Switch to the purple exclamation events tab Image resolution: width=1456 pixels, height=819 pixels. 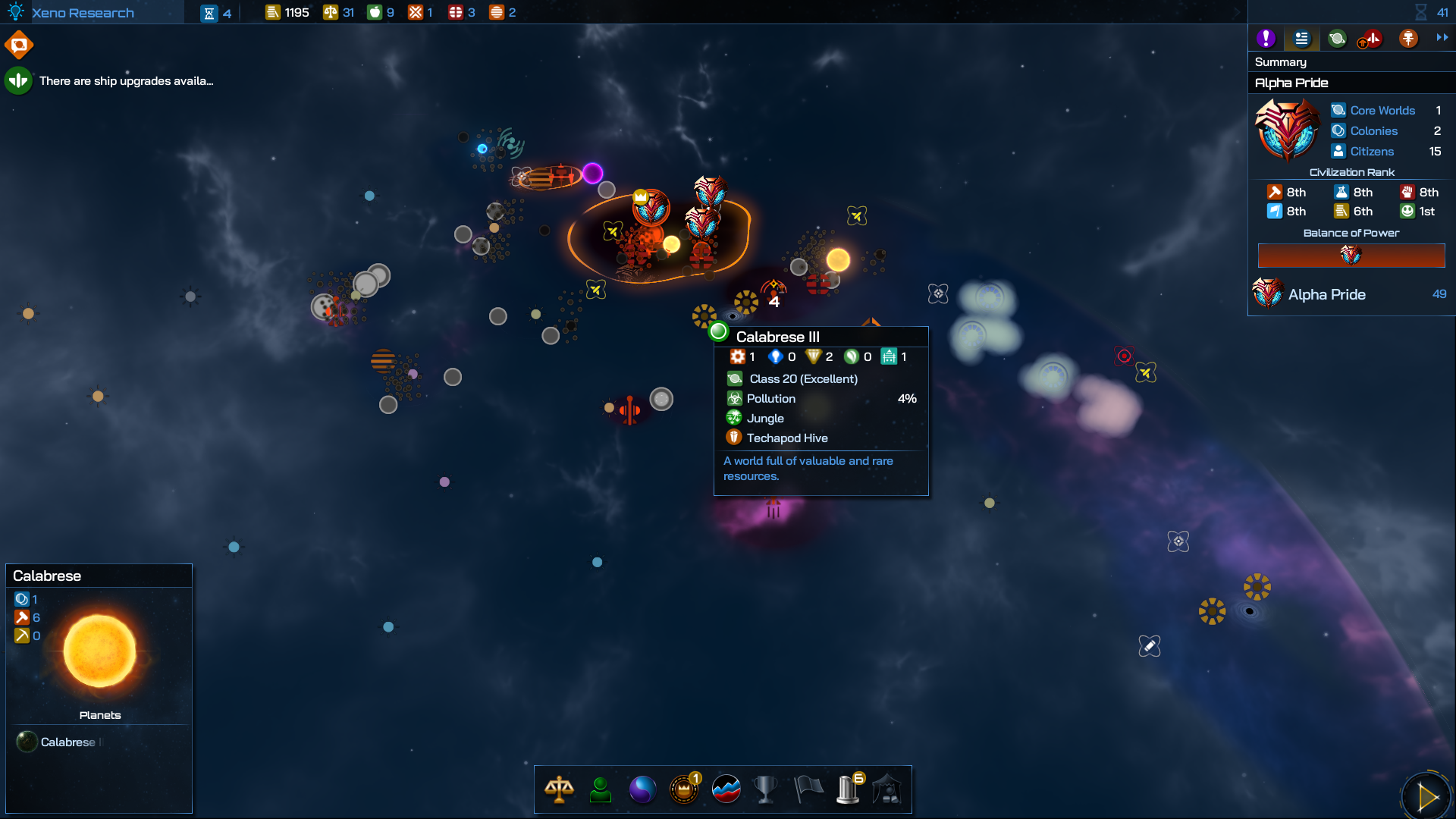(1265, 38)
